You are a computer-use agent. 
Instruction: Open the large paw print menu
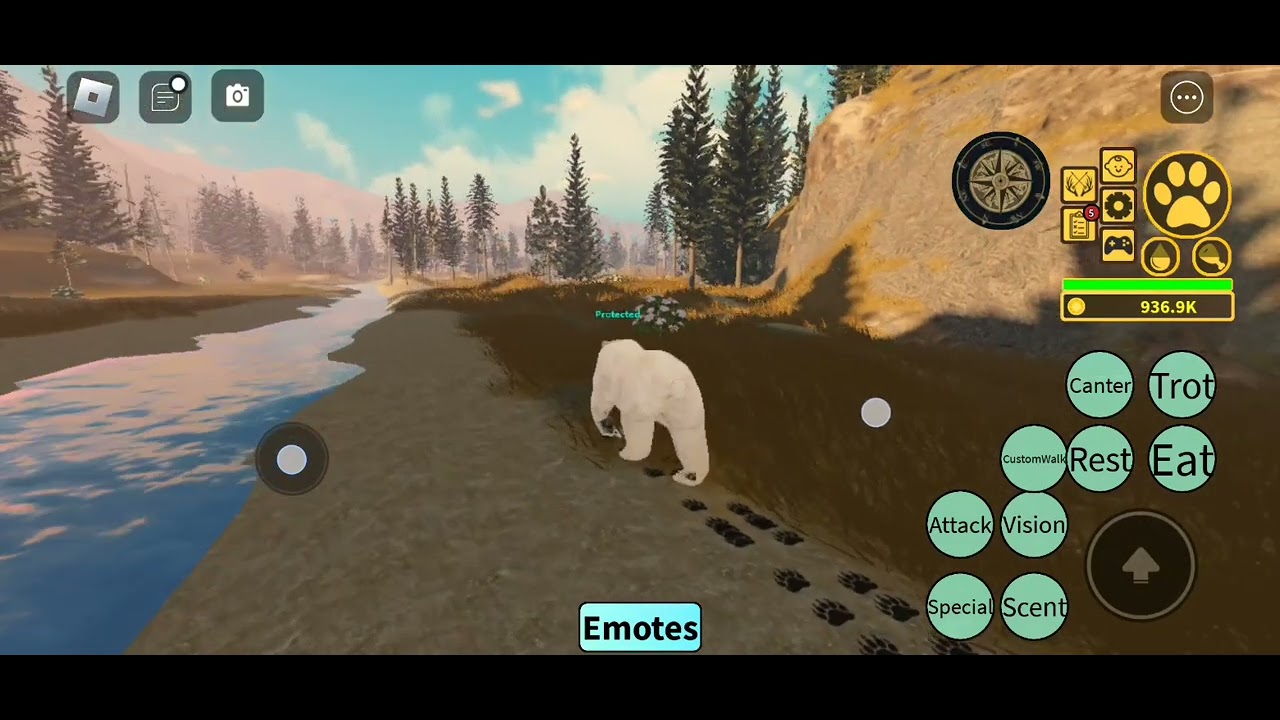click(x=1187, y=194)
